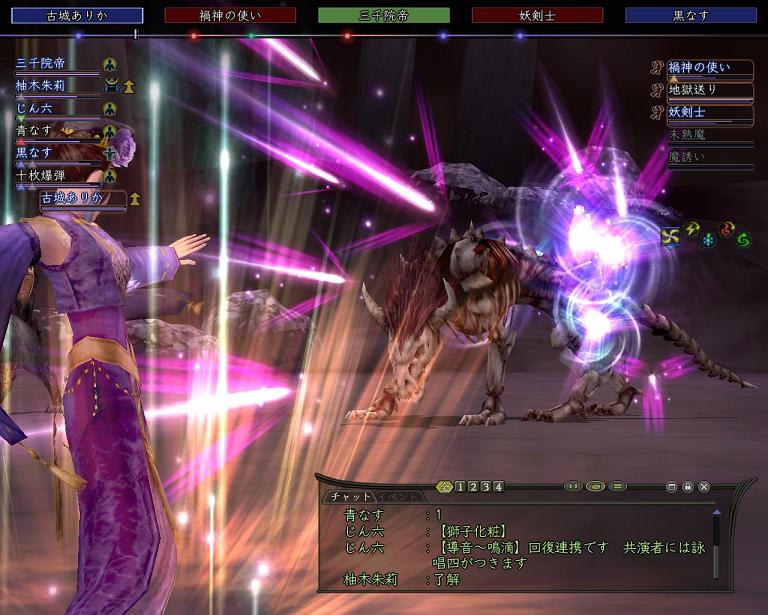The image size is (768, 615).
Task: Select 黒なす in the party list
Action: pyautogui.click(x=35, y=153)
